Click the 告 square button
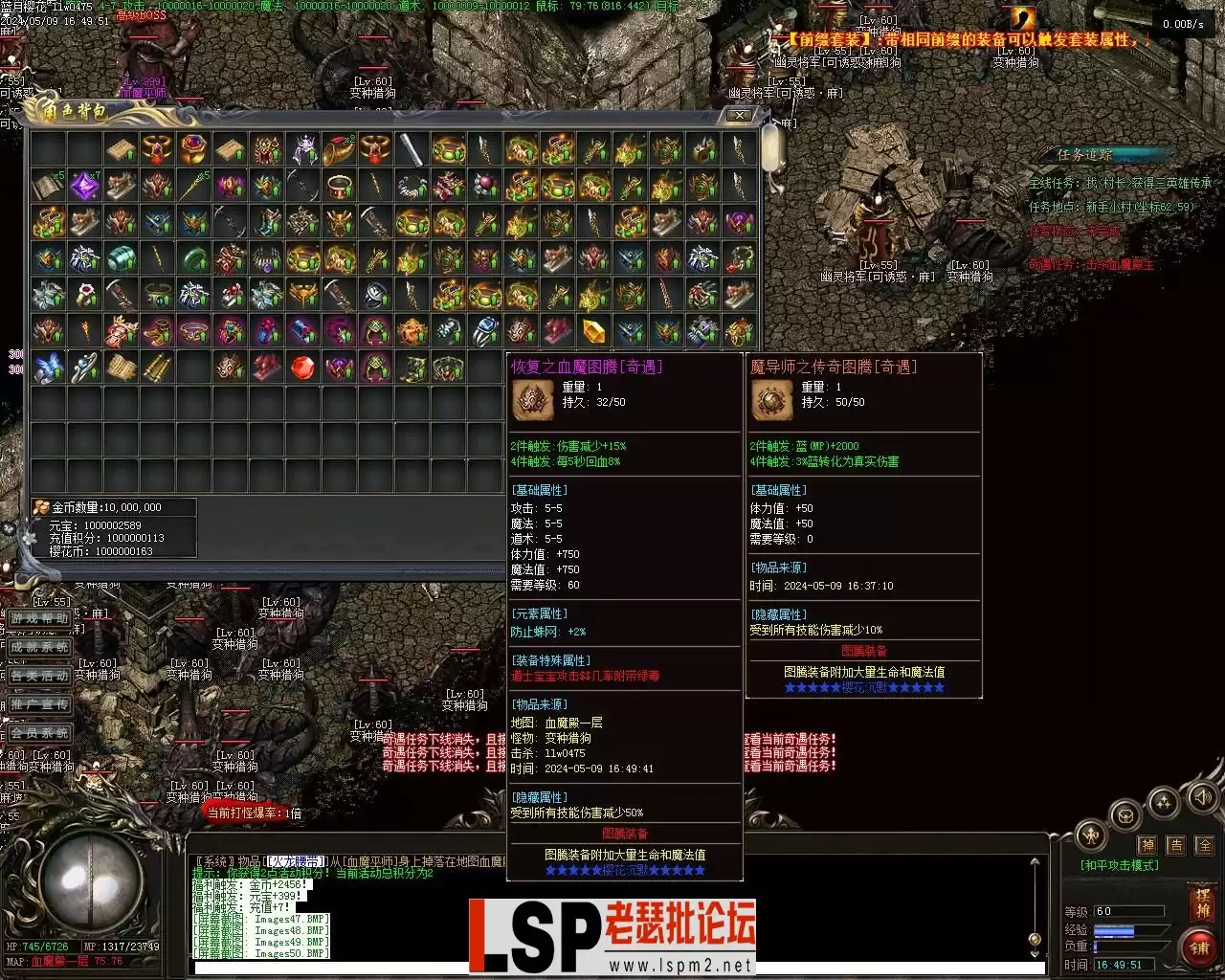1225x980 pixels. (x=1176, y=845)
